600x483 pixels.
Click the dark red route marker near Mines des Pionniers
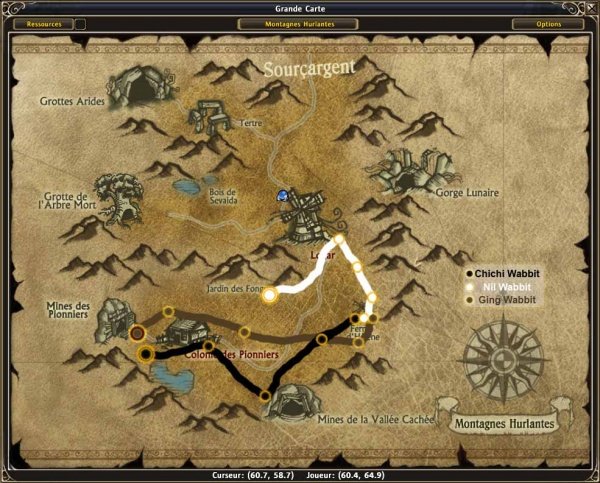[x=137, y=332]
